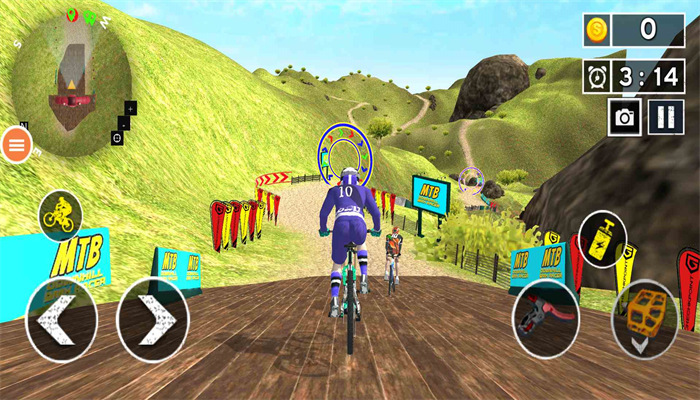Open the orange hamburger menu
The image size is (700, 400).
(x=17, y=145)
